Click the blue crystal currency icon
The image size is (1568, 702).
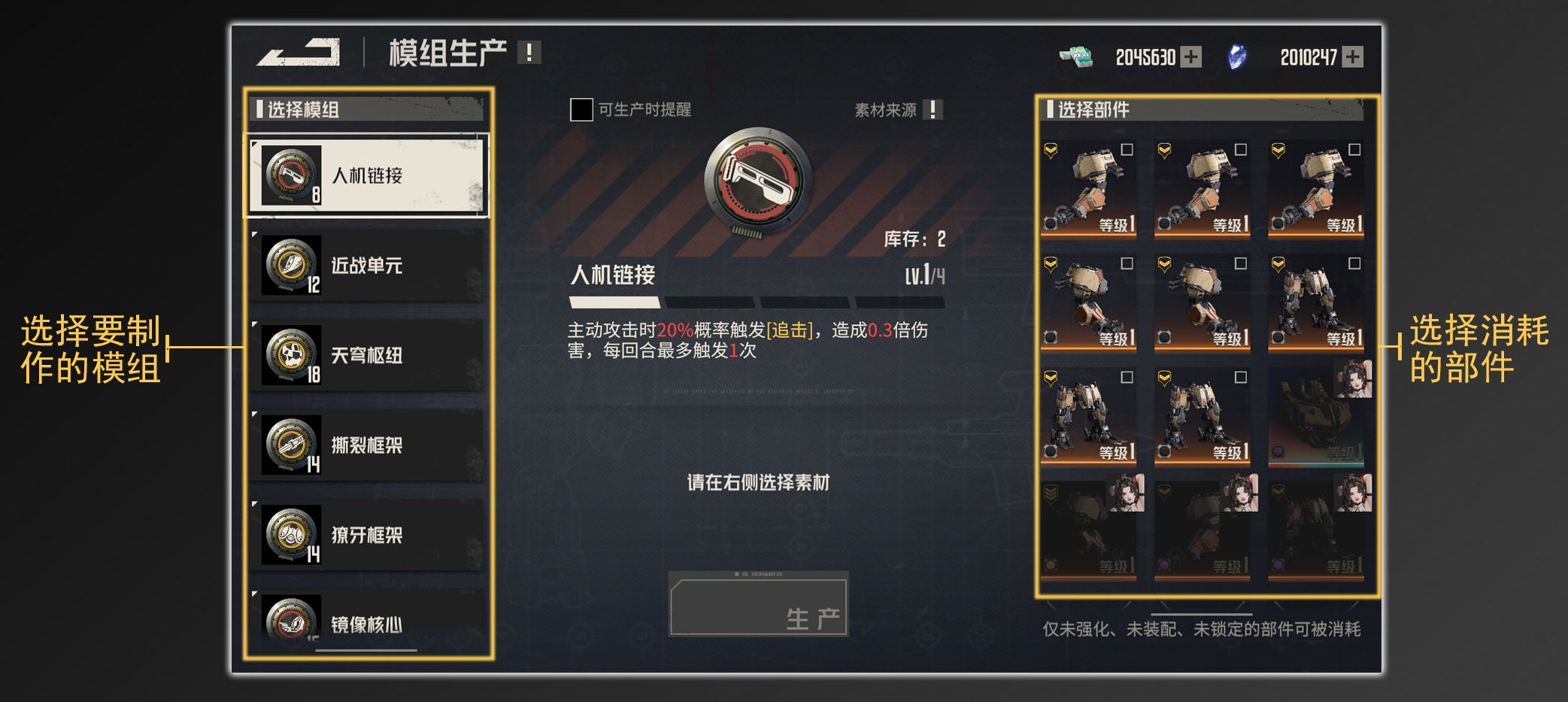[1236, 56]
